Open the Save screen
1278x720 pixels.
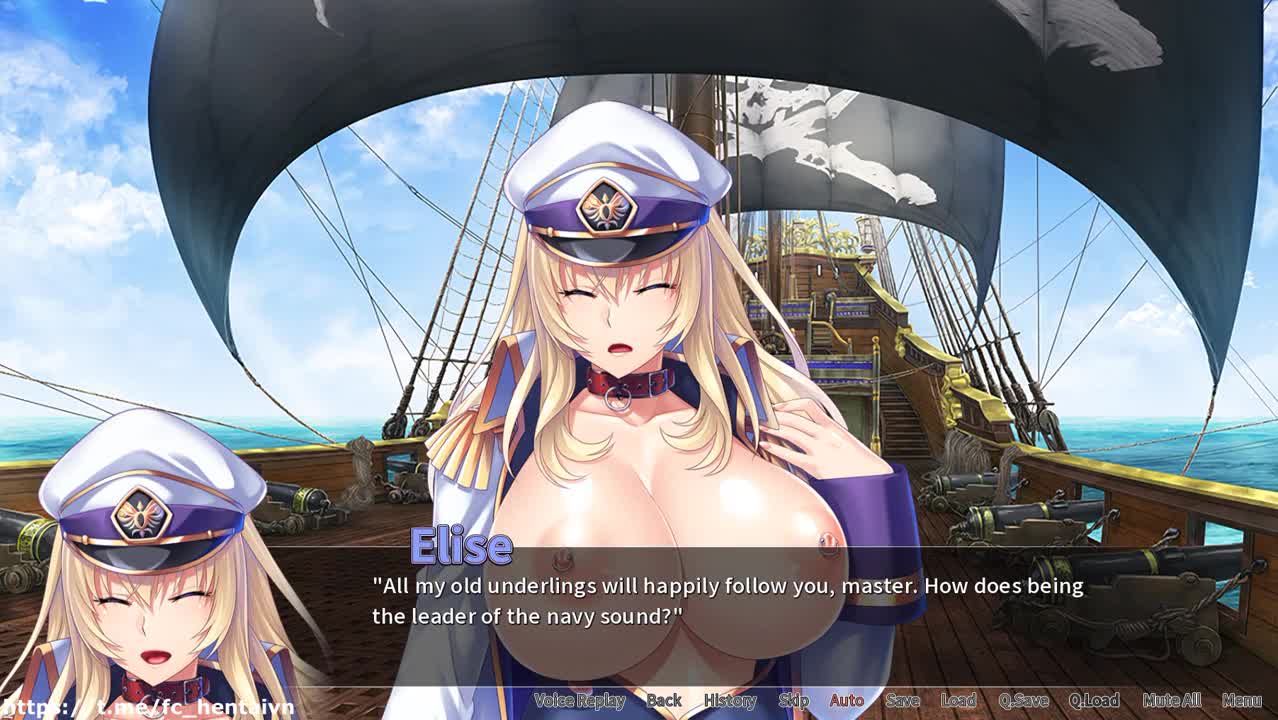pyautogui.click(x=902, y=700)
